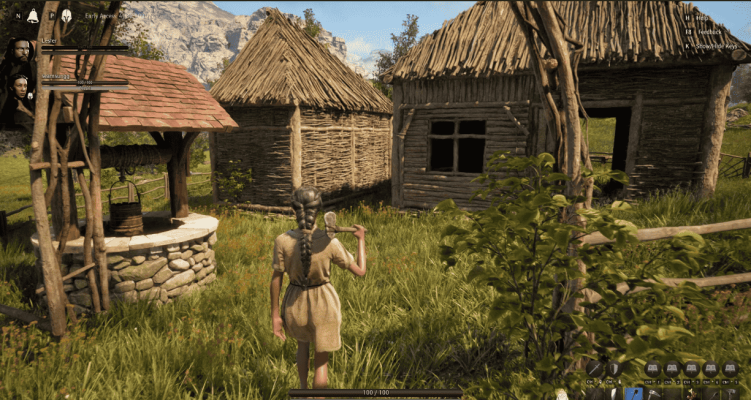
Task: Choose the shield stance icon
Action: 613,369
